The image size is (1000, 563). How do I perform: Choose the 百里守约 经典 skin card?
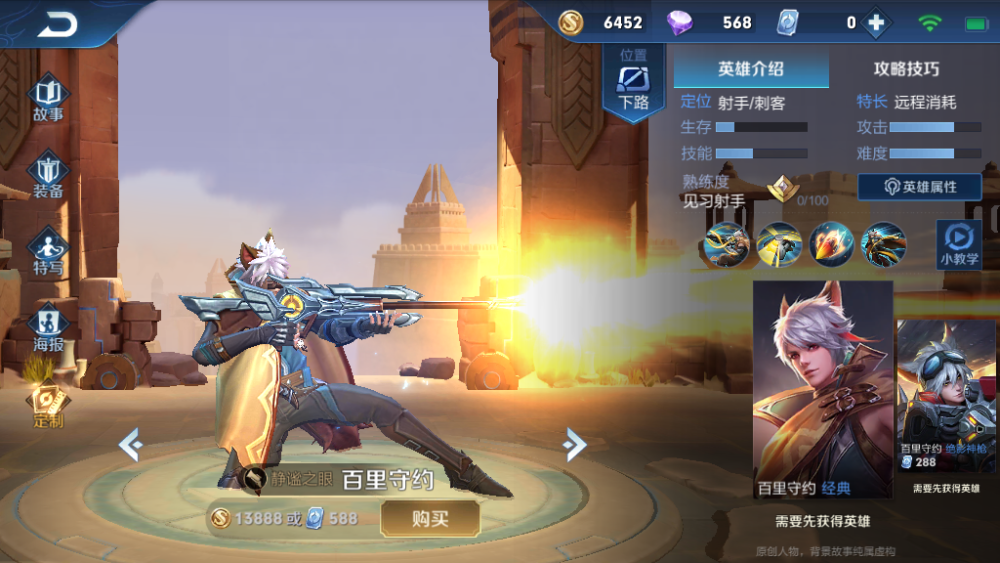tap(822, 390)
